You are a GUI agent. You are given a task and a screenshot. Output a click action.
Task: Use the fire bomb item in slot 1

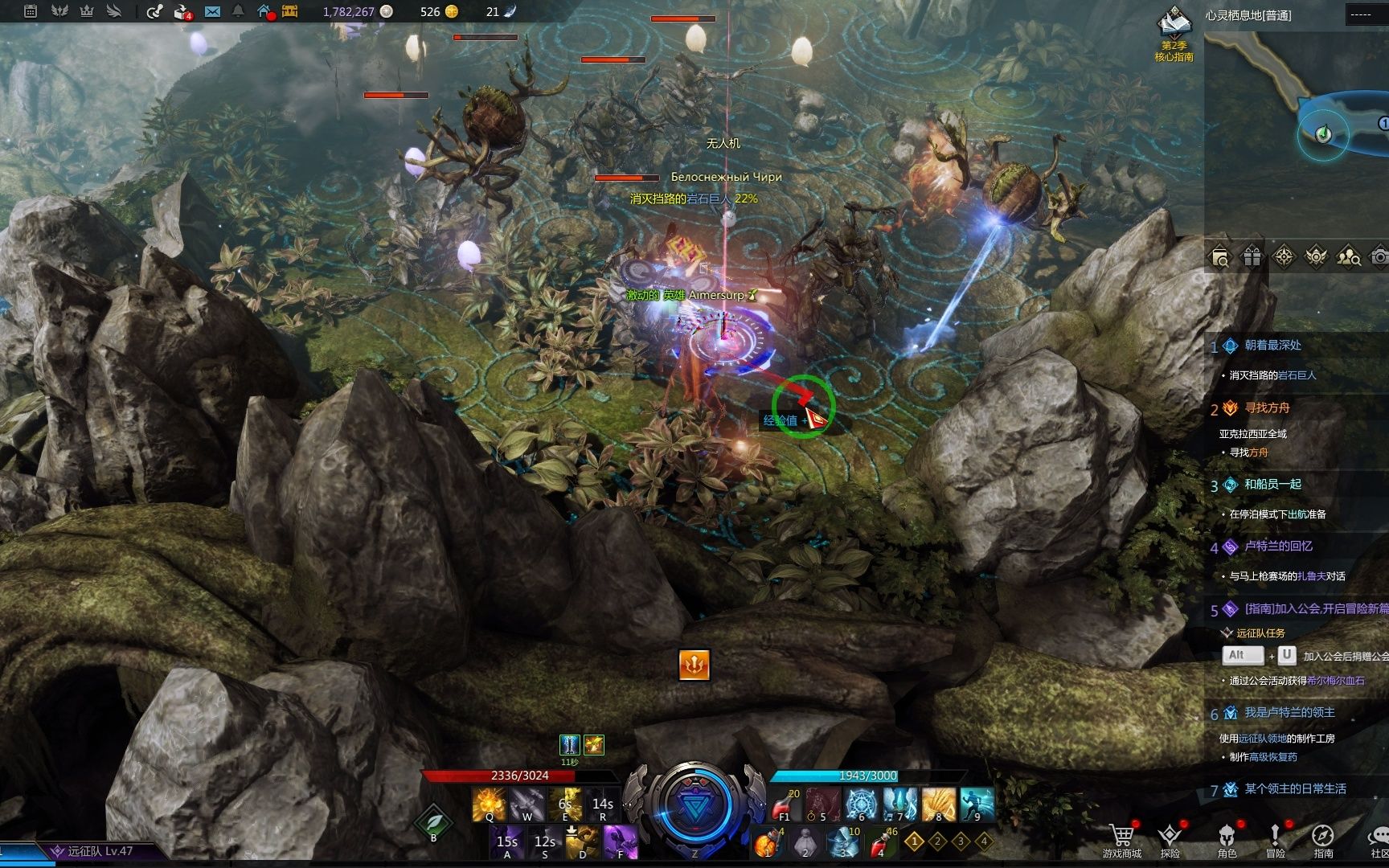(768, 842)
